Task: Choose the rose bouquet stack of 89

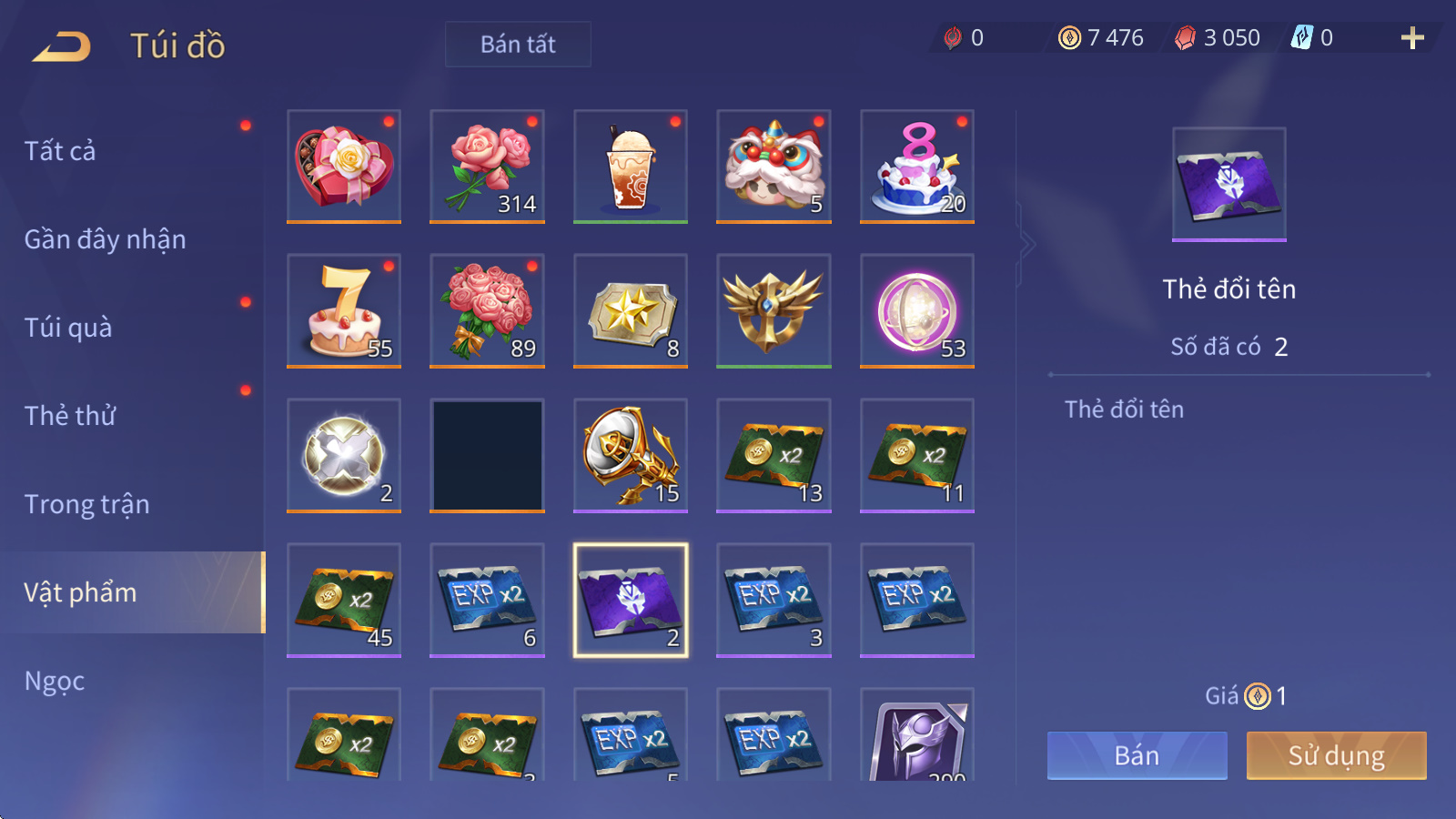Action: 487,310
